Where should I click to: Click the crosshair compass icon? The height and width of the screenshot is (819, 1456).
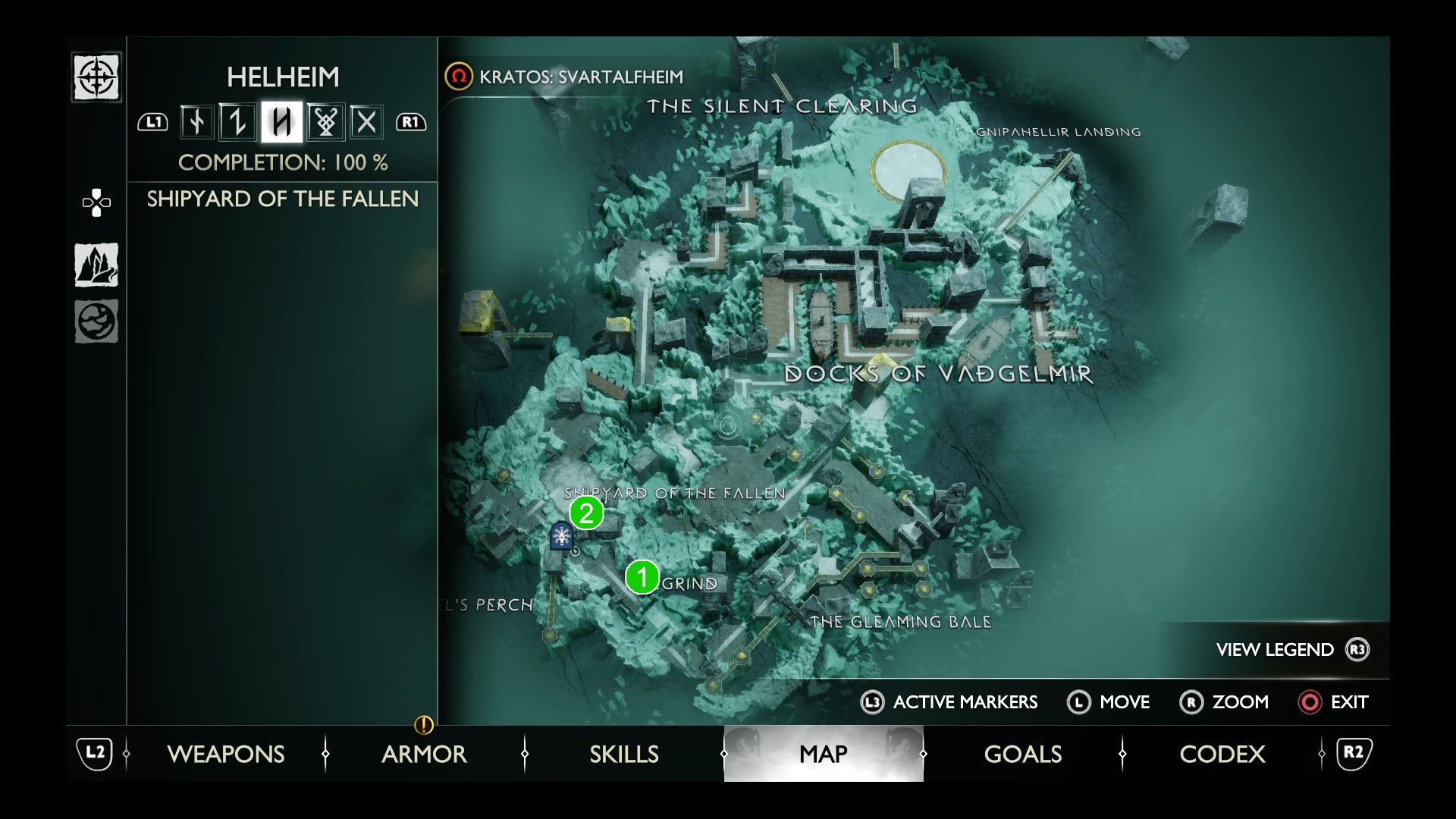(96, 77)
